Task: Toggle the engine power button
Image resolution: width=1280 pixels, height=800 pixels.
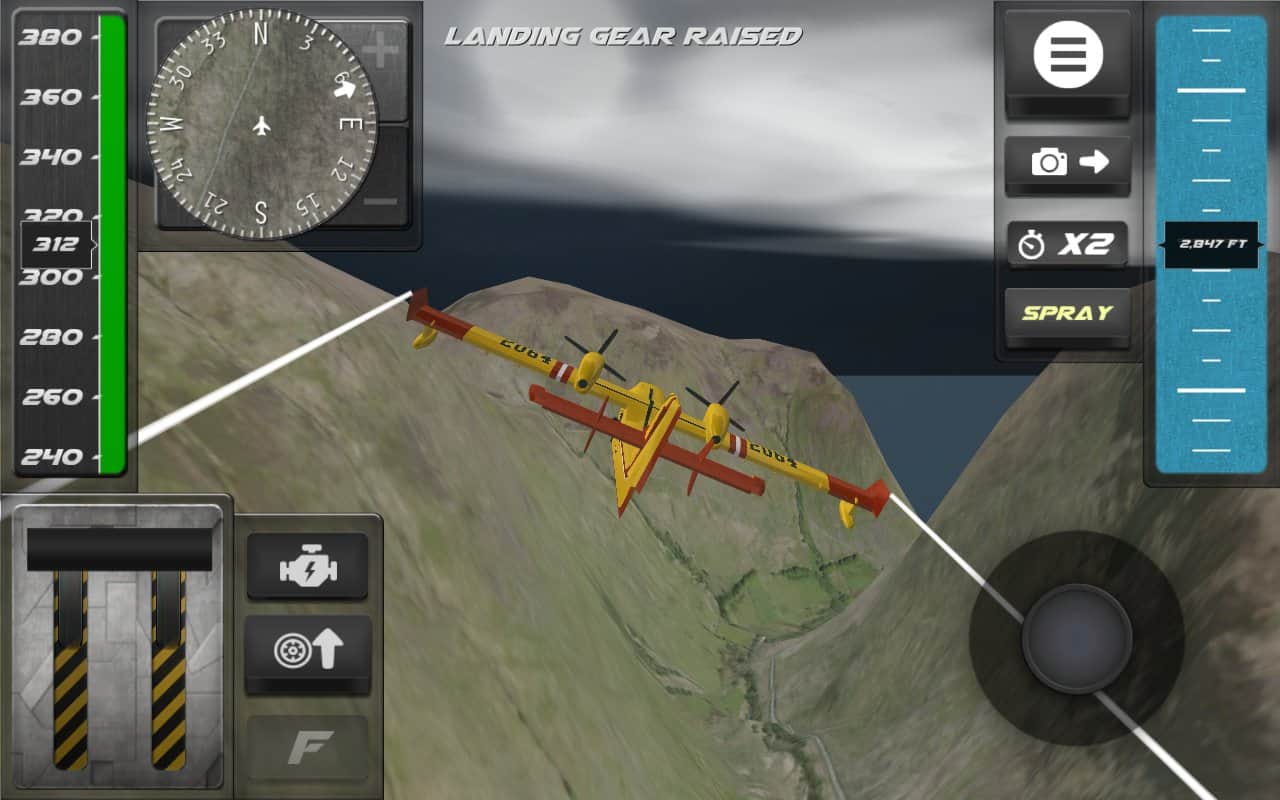Action: pos(308,567)
